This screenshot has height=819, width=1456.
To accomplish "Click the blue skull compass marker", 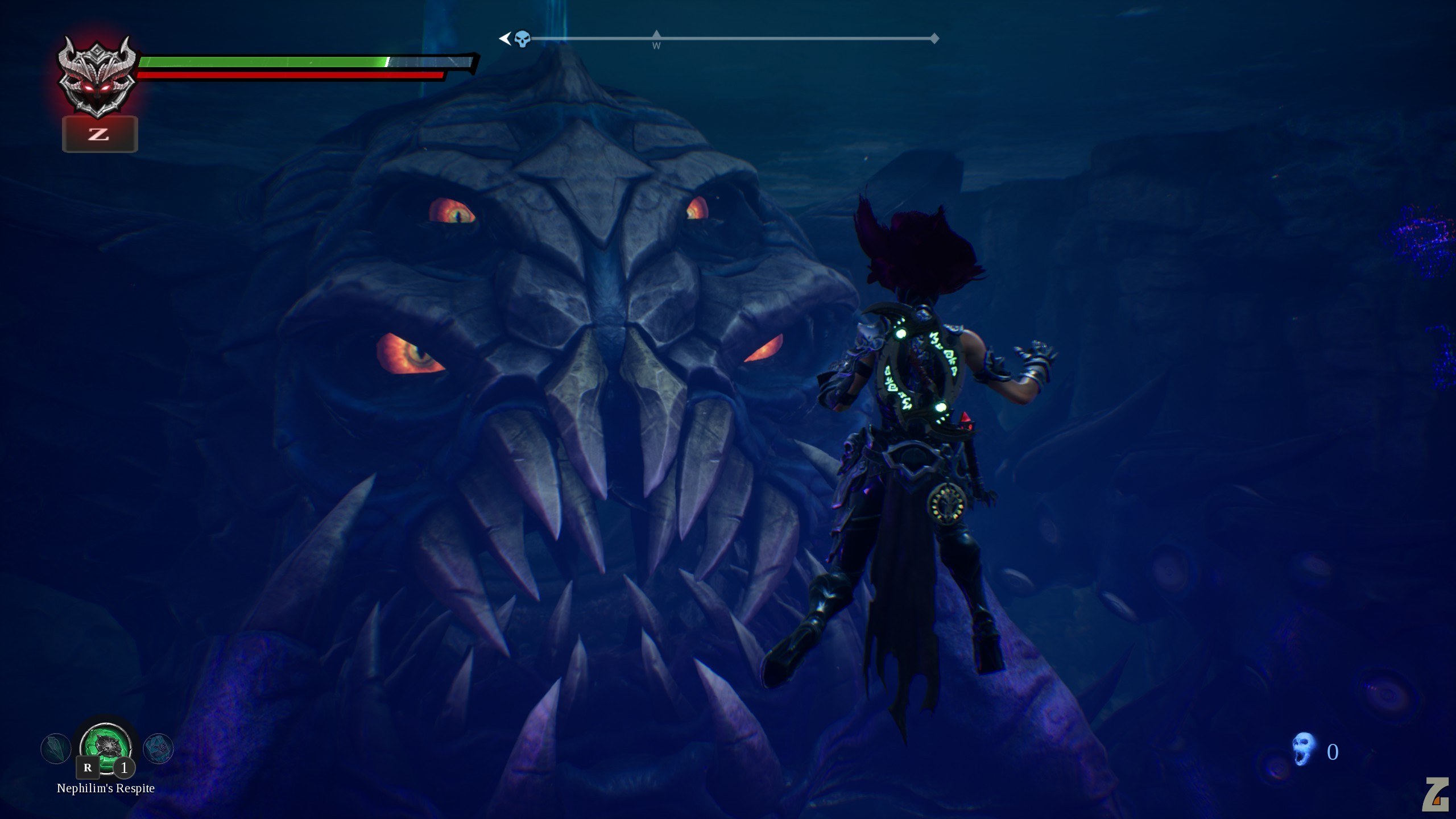I will coord(523,39).
